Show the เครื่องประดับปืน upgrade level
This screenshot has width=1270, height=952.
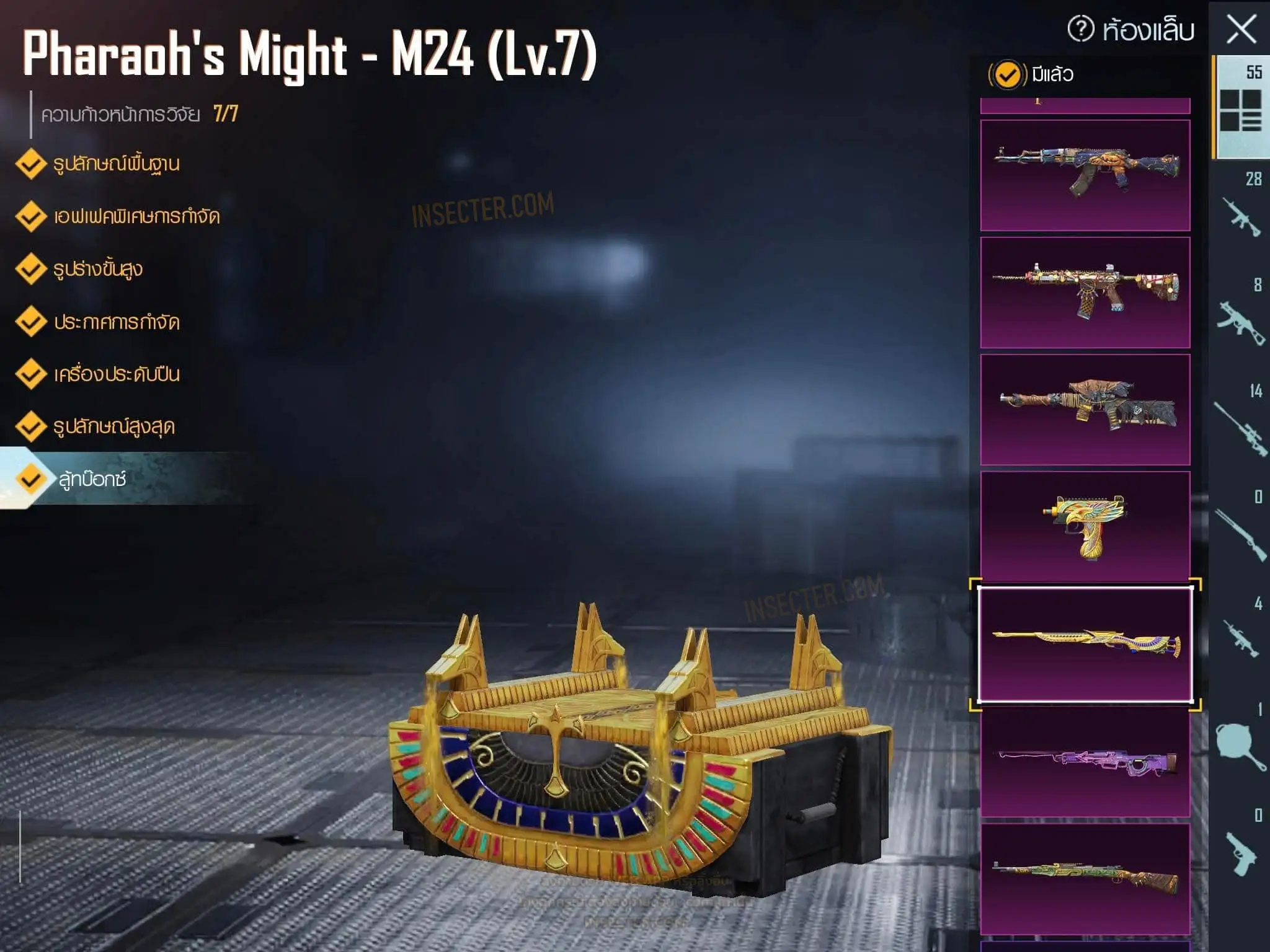(x=116, y=374)
